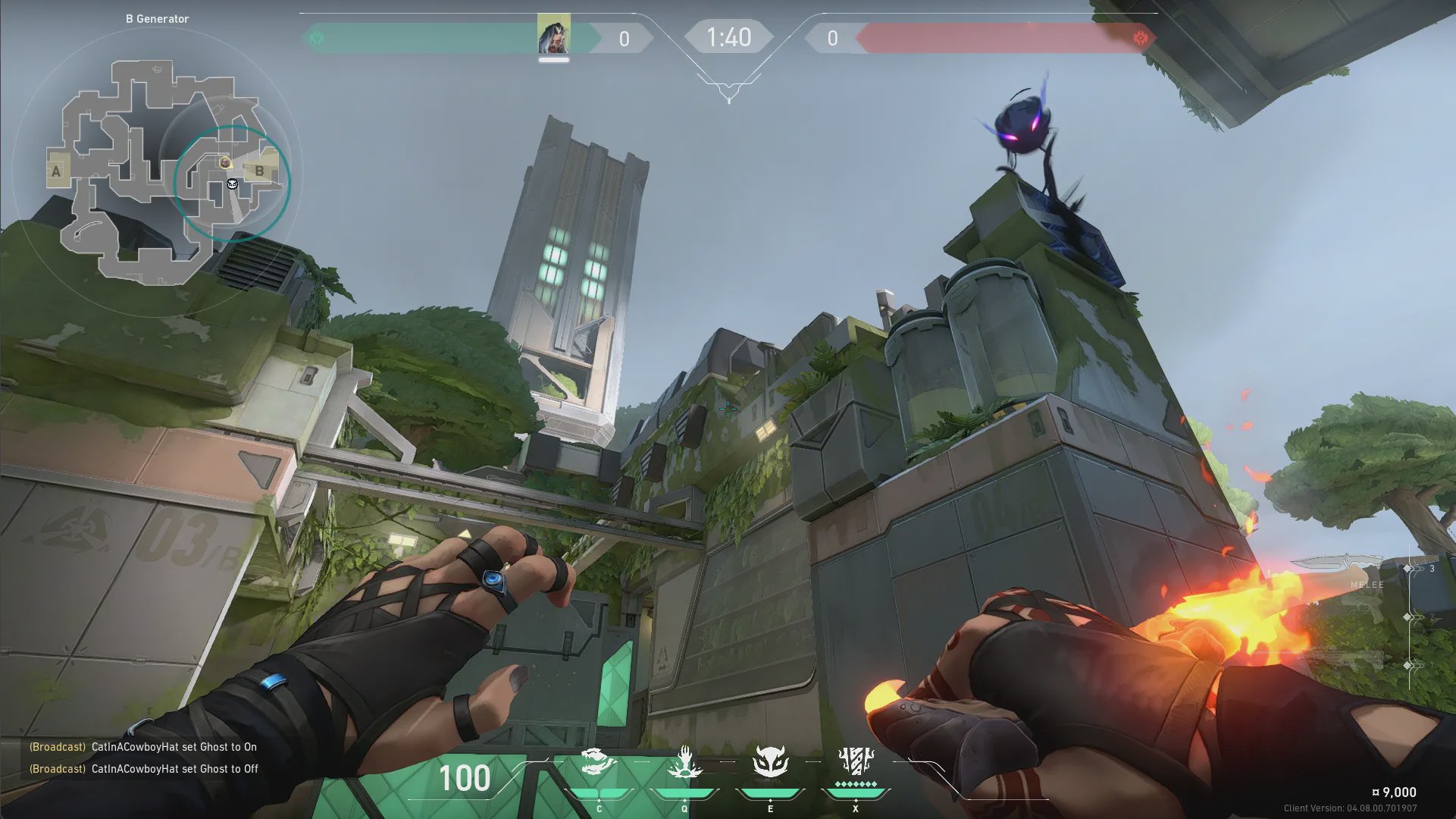
Task: Click Fade's agent portrait in top bar
Action: (x=553, y=35)
